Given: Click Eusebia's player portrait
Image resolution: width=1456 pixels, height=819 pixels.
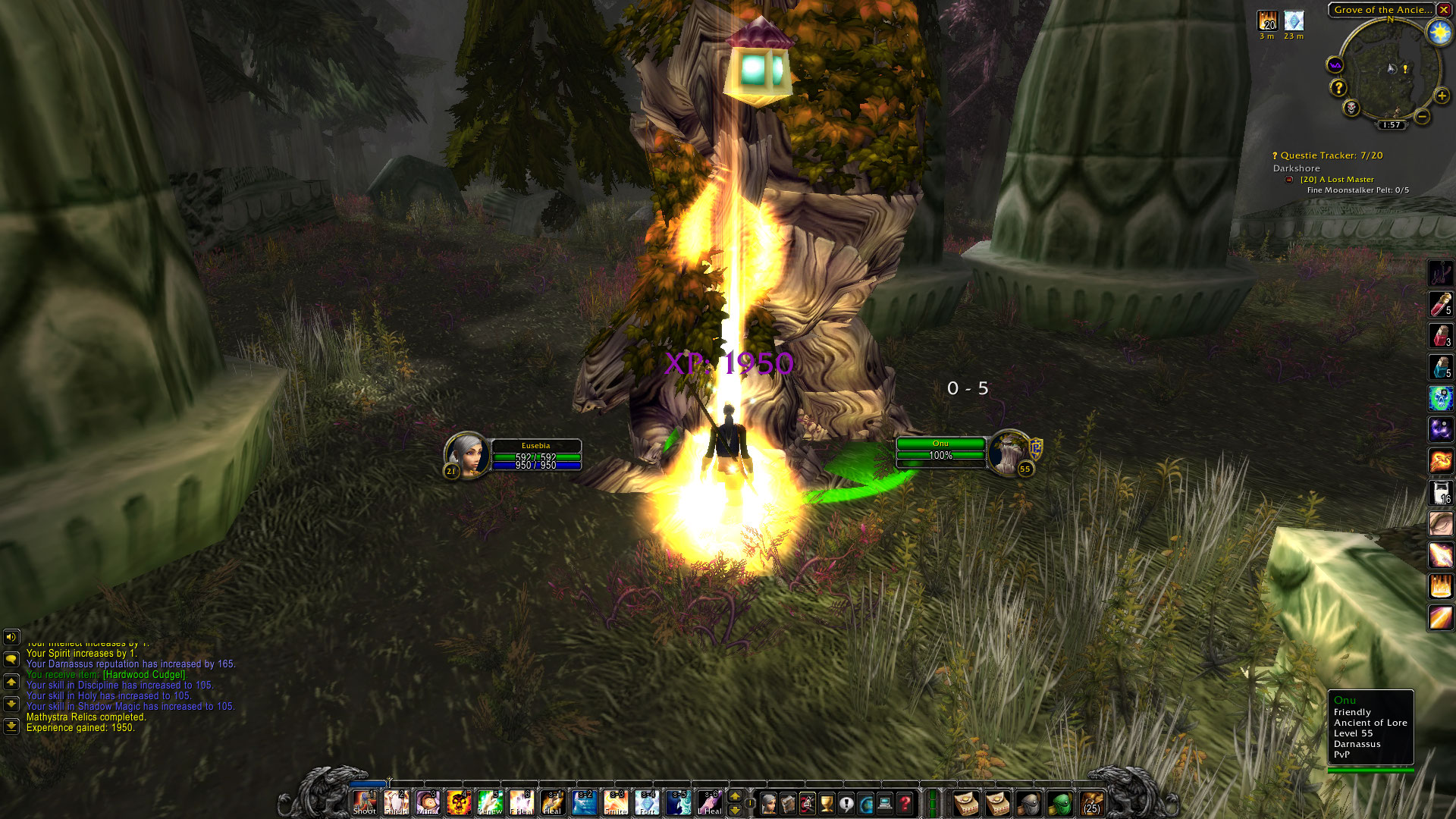Looking at the screenshot, I should [x=467, y=454].
